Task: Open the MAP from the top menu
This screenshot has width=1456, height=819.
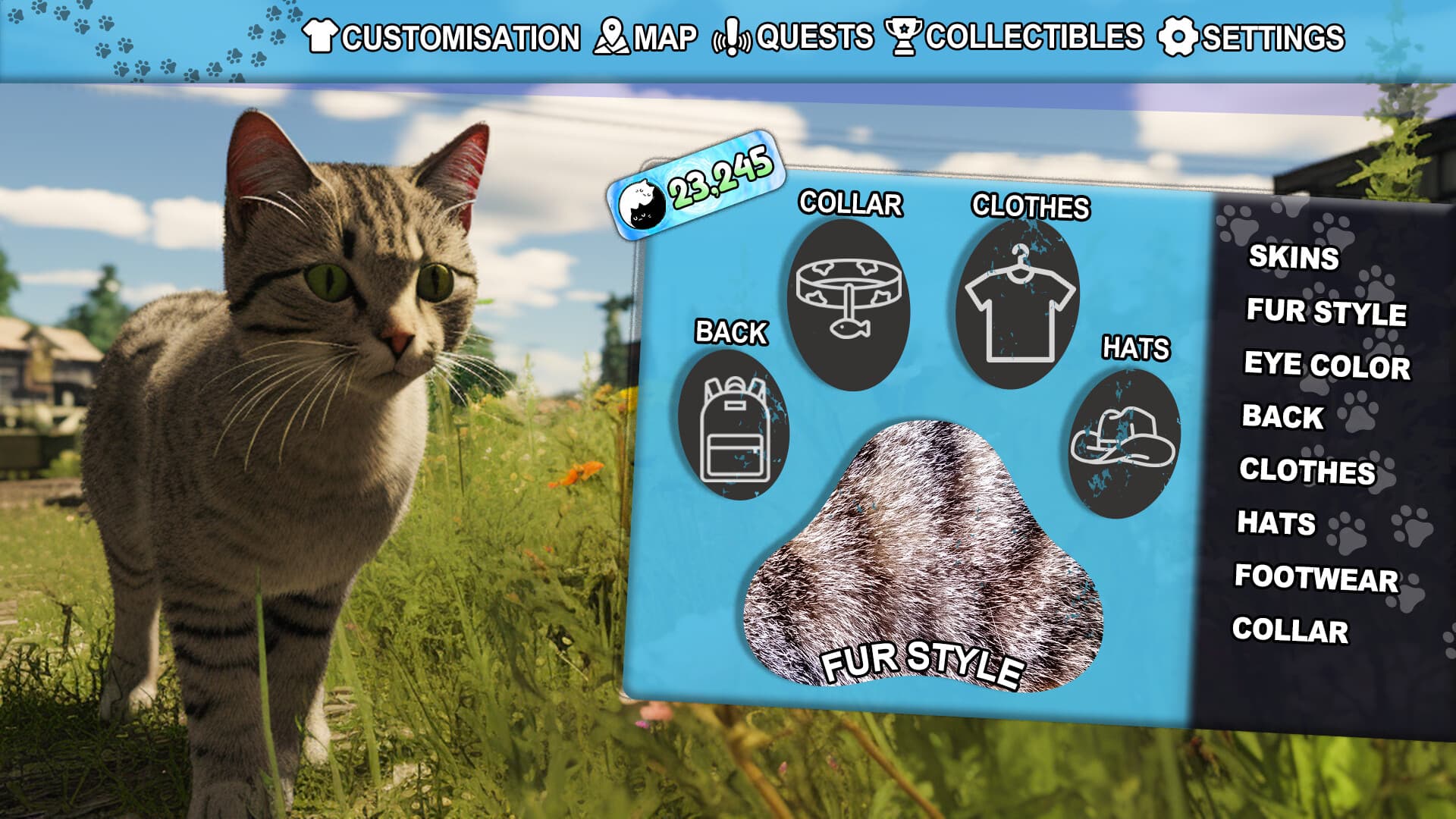Action: [x=664, y=35]
